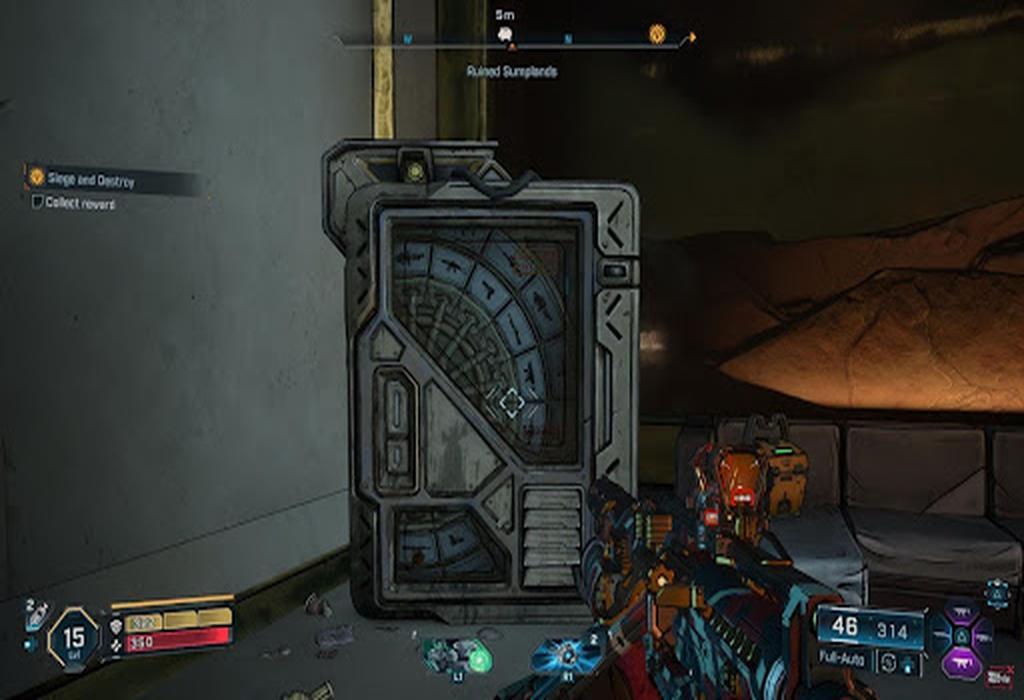This screenshot has width=1024, height=700.
Task: Open the level 15 character badge
Action: 74,637
